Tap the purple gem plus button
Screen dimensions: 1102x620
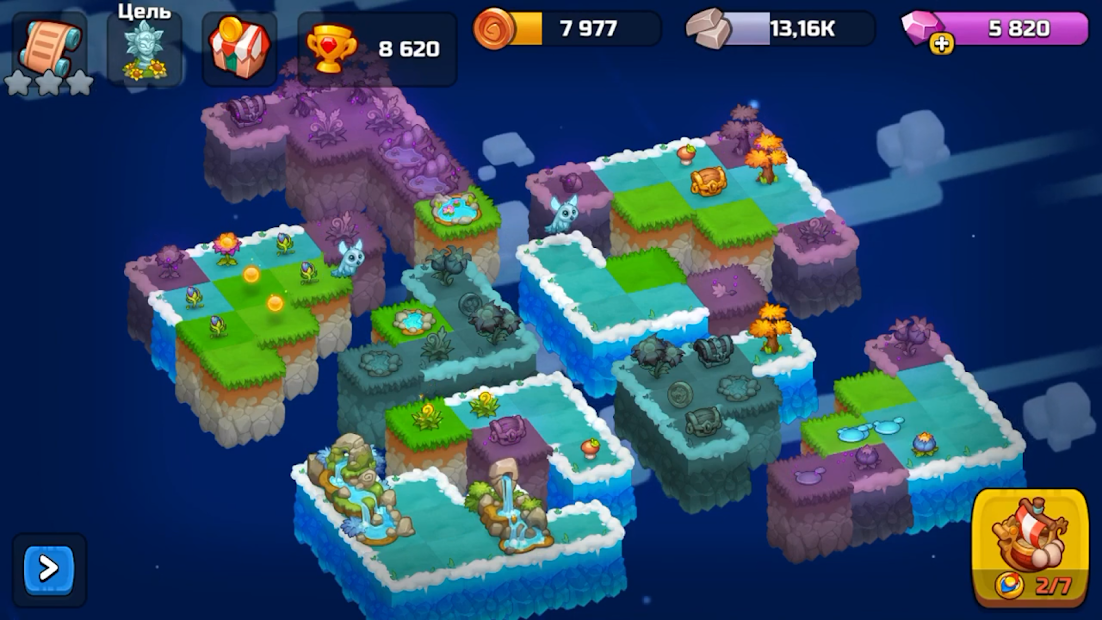click(941, 43)
